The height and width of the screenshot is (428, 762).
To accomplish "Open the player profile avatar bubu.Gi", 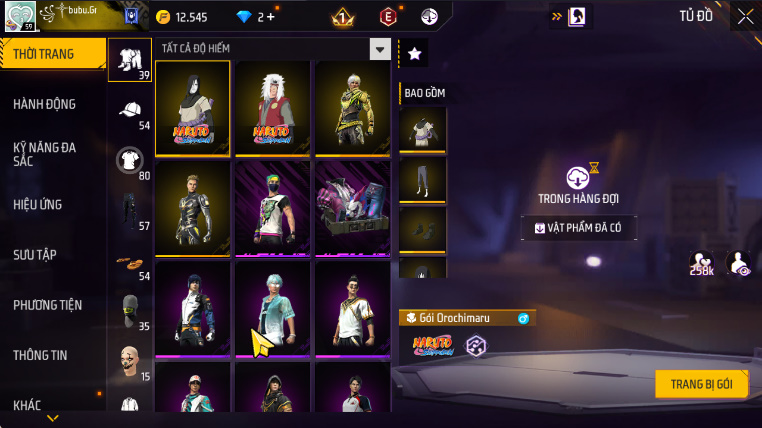I will click(x=20, y=16).
